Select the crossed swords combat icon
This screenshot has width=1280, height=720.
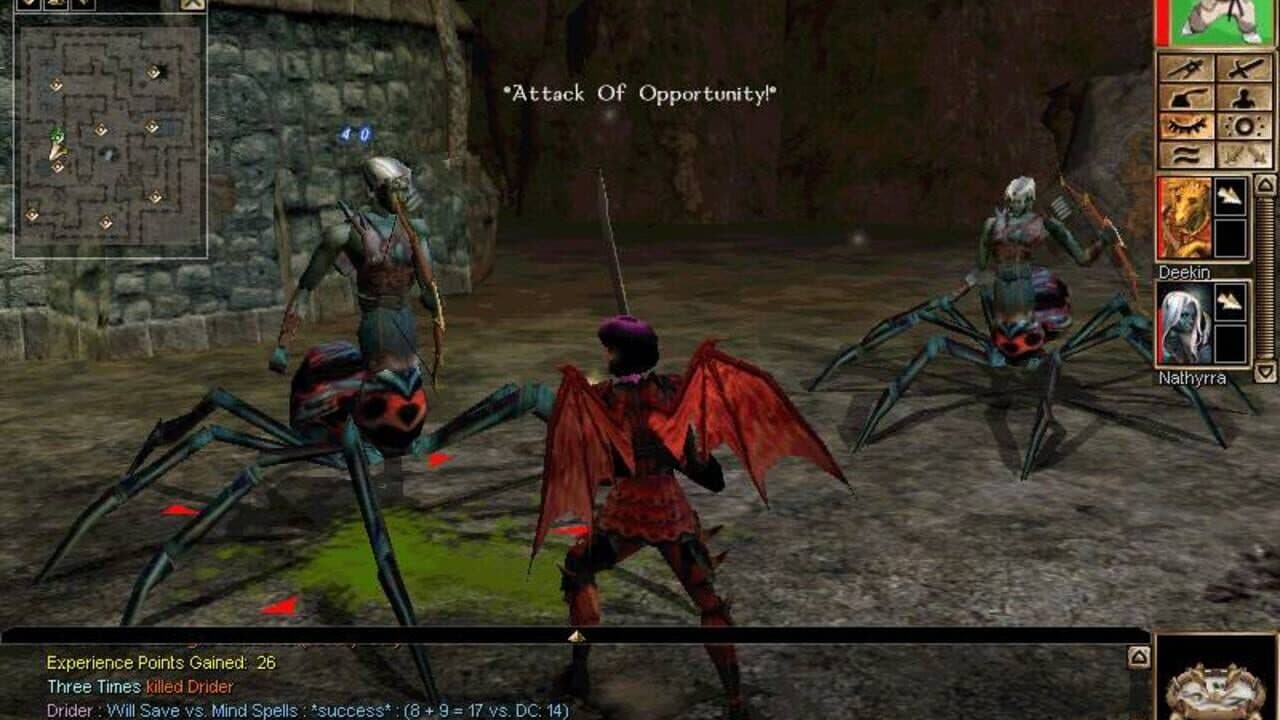click(1241, 68)
